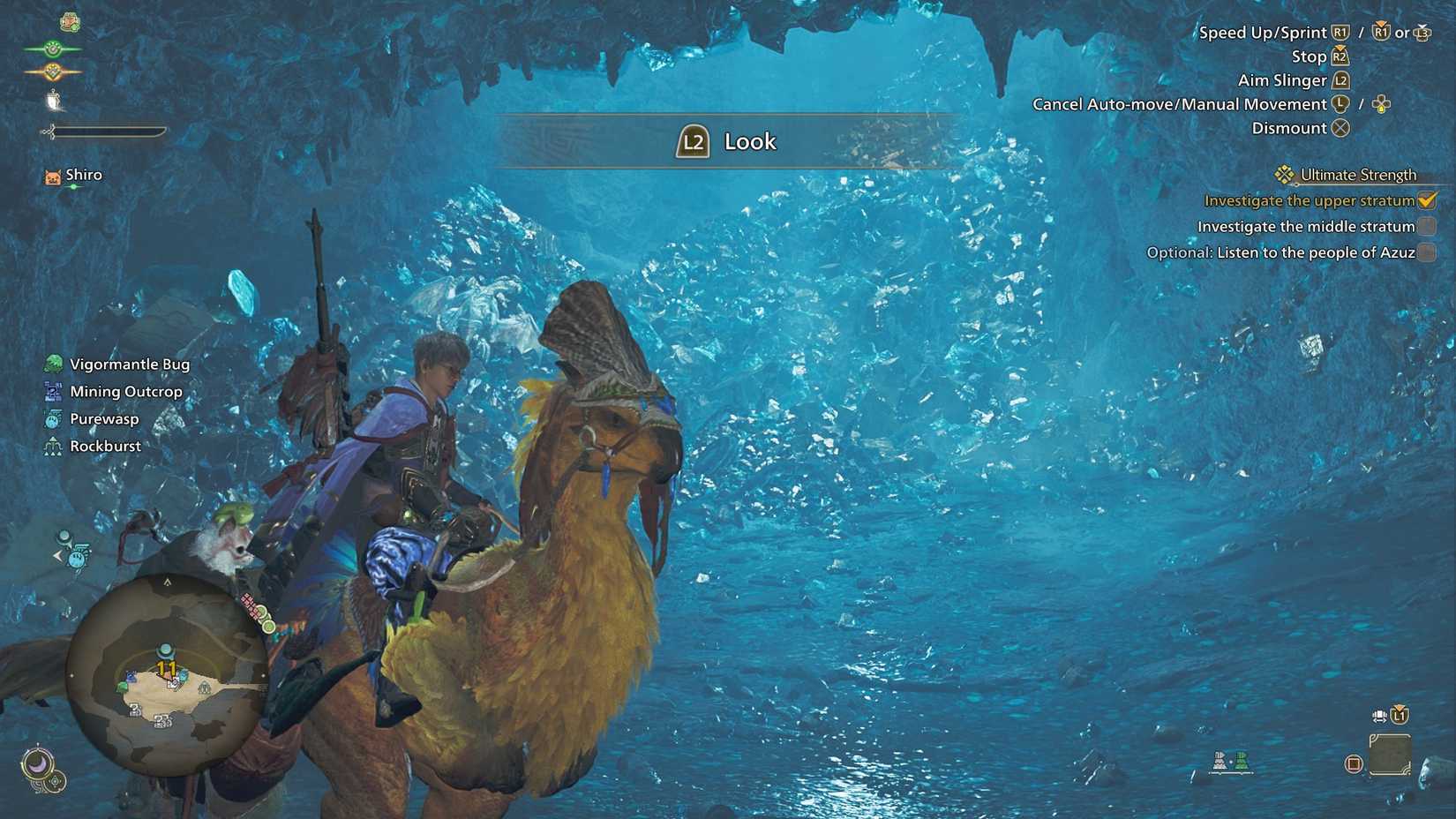Select the slinger ammo icon
1456x819 pixels.
click(x=53, y=99)
